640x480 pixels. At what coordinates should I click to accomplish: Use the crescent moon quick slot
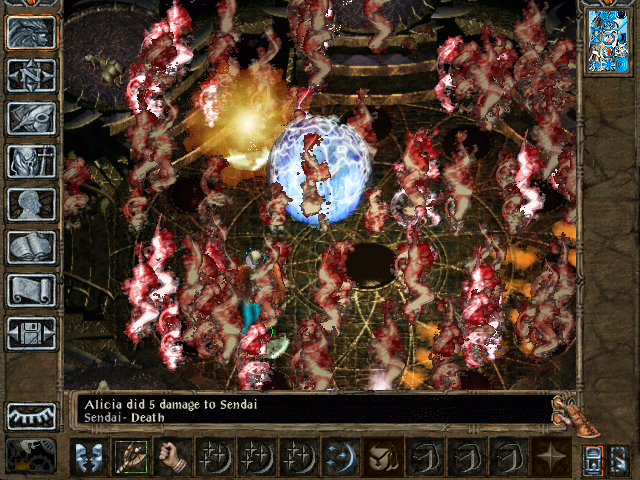click(340, 458)
